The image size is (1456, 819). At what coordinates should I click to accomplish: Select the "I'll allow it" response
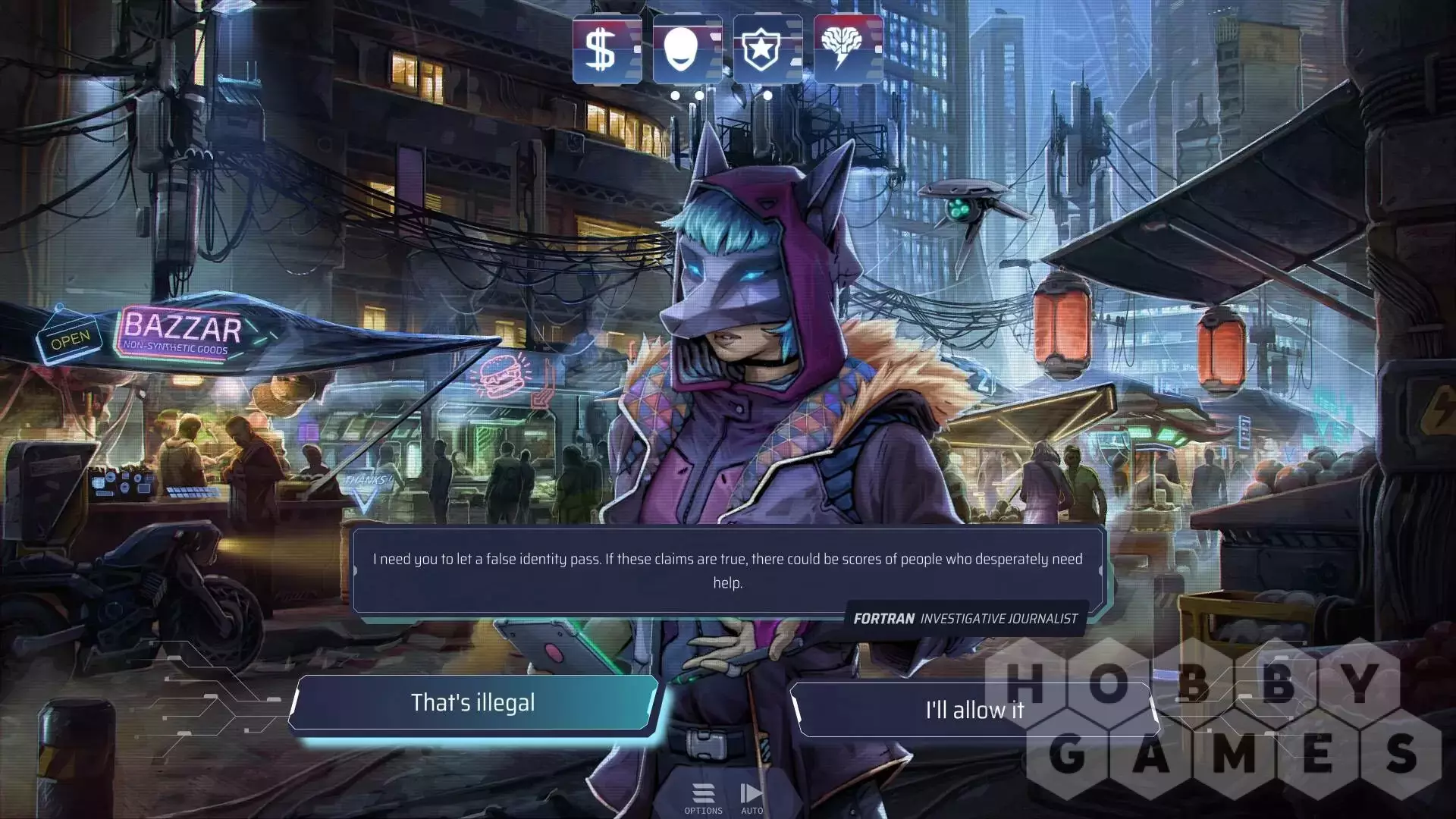tap(974, 711)
